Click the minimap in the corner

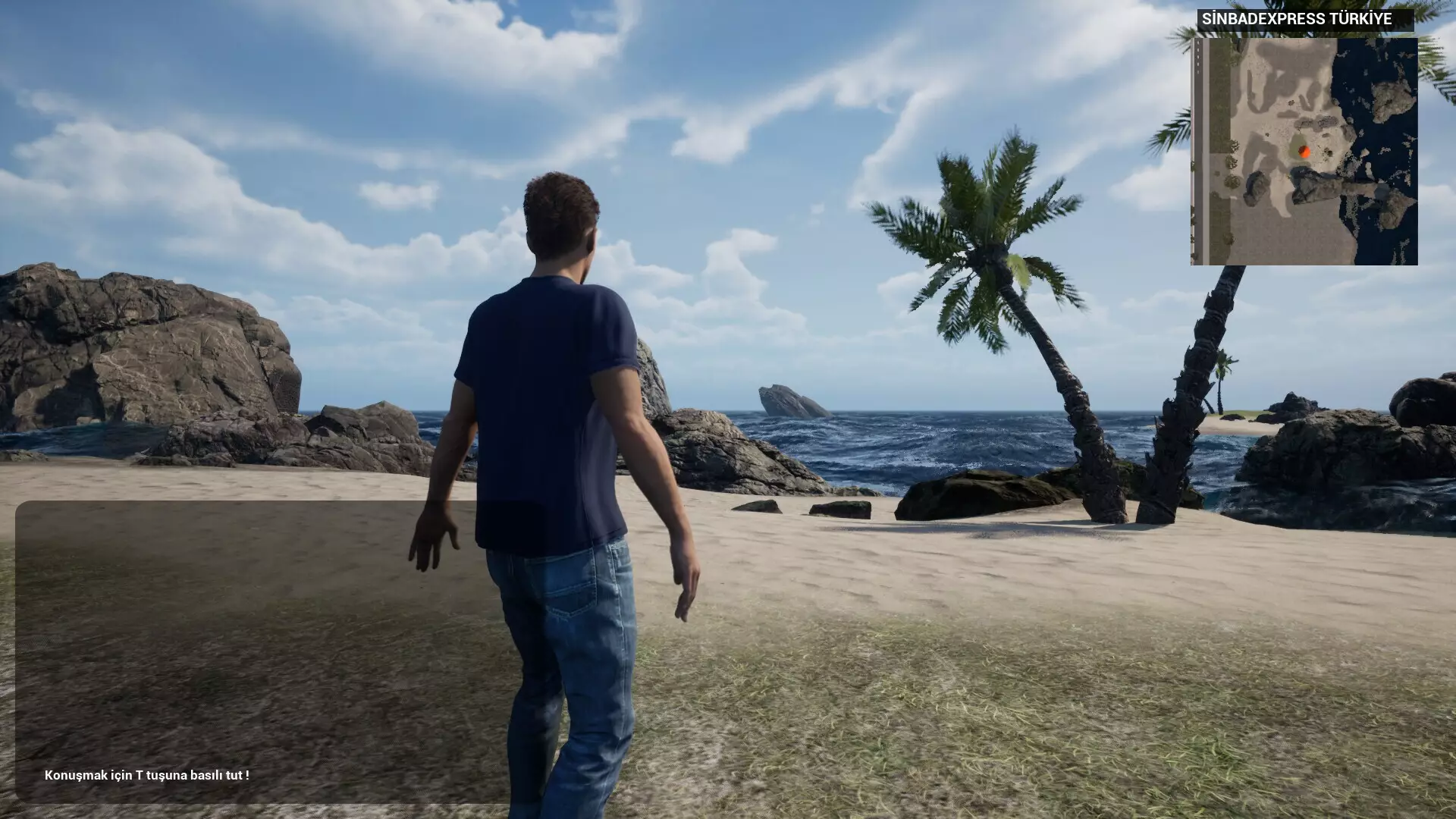point(1304,152)
